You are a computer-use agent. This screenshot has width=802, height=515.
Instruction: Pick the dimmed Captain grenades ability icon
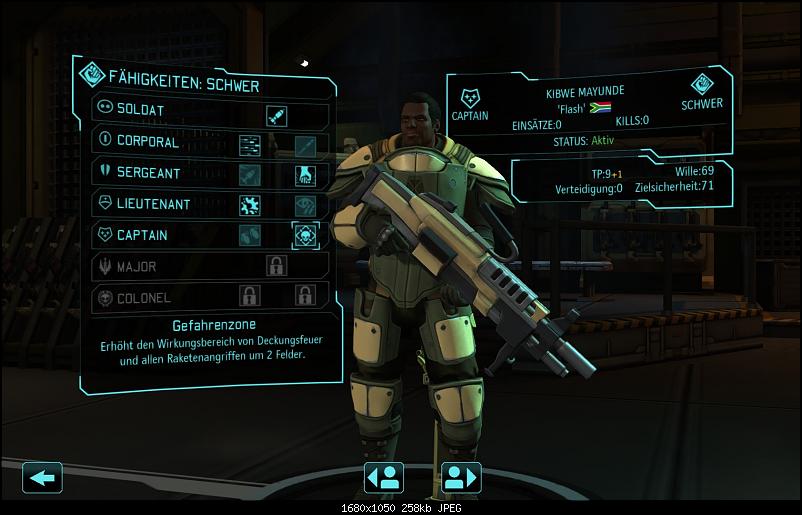250,236
